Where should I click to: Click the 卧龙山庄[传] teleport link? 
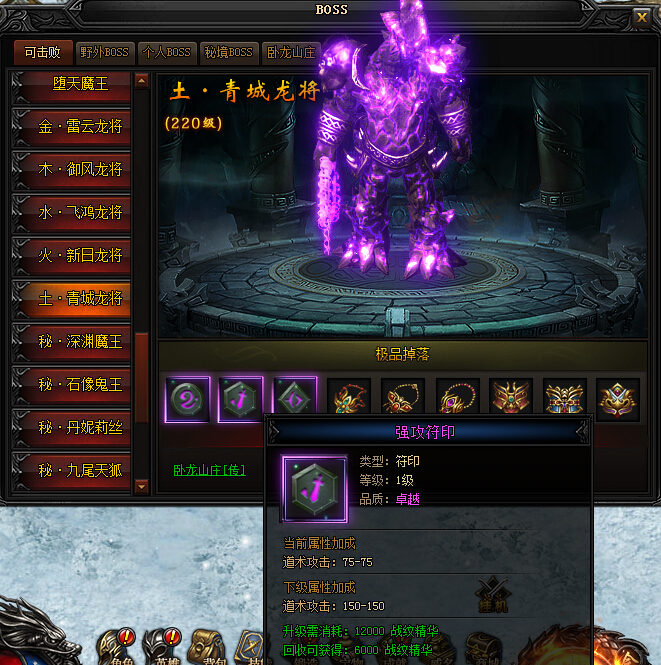209,469
